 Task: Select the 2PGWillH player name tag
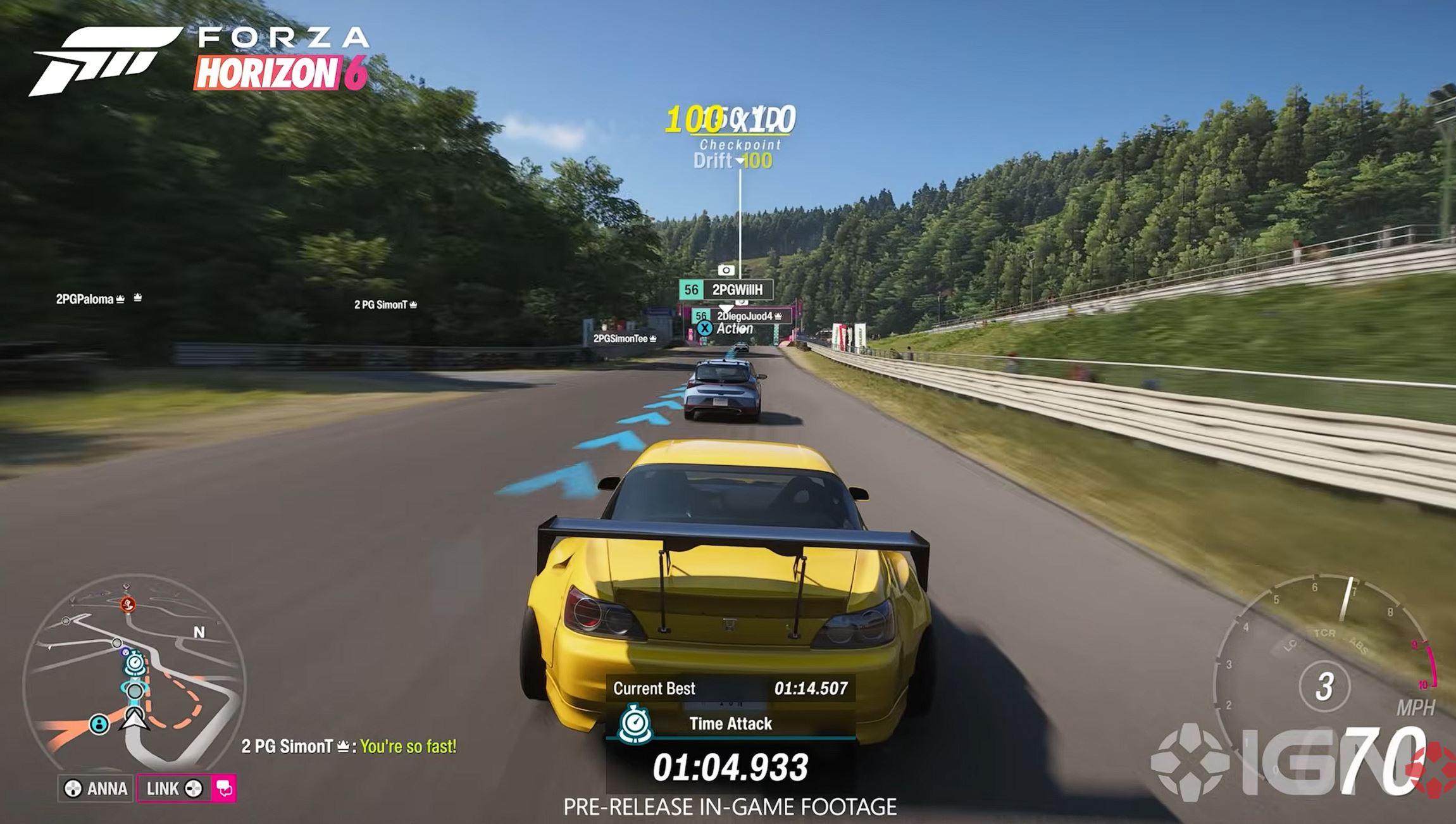726,290
